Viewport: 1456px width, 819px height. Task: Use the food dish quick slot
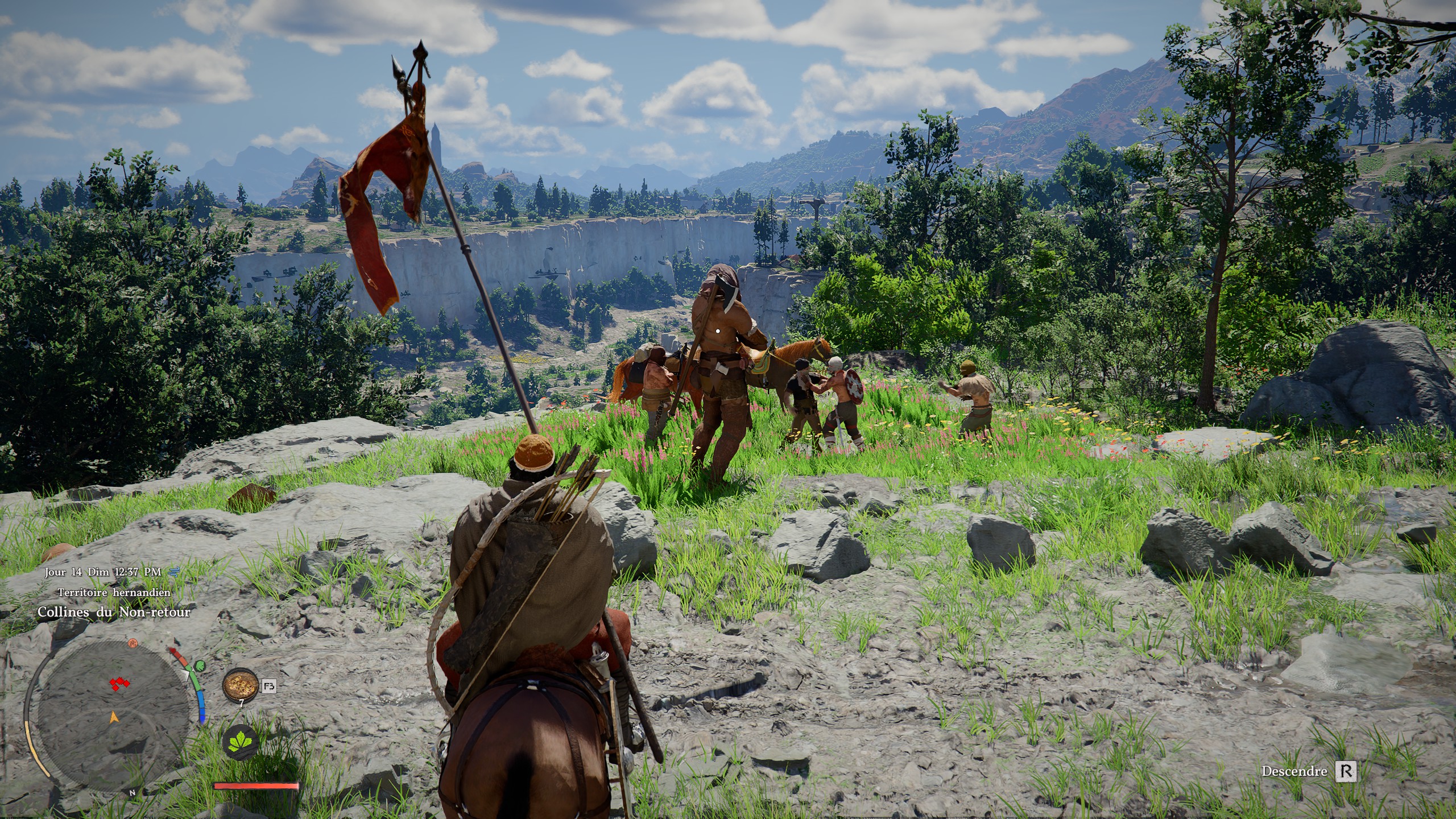coord(239,686)
